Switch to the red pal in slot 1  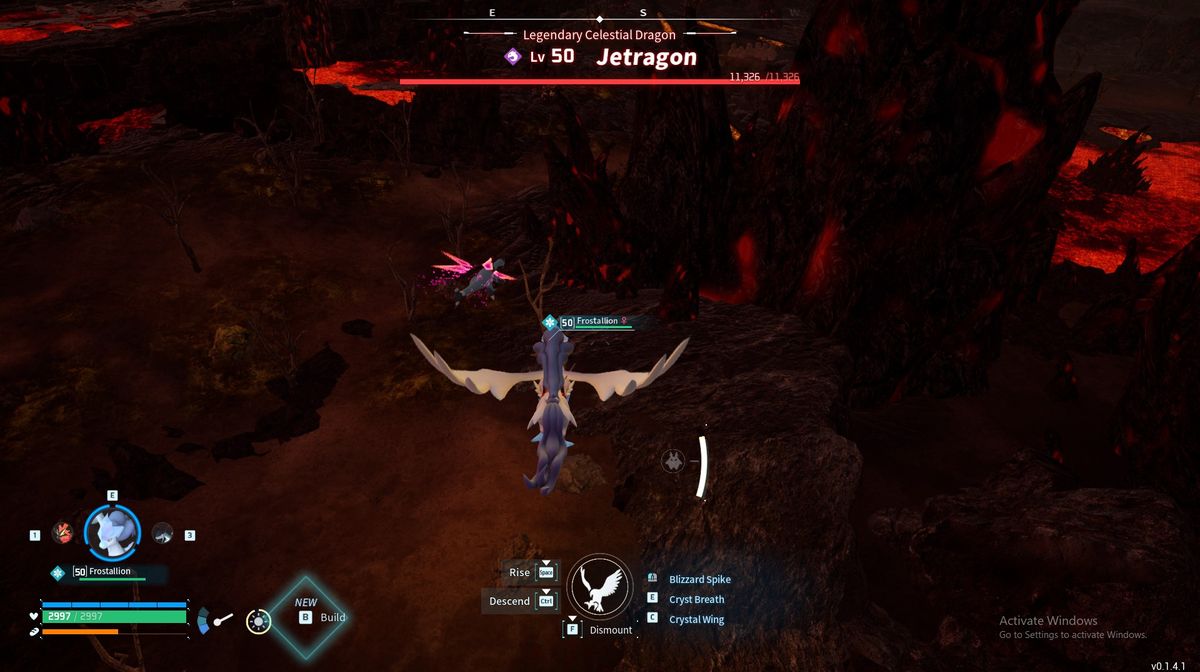[x=63, y=534]
